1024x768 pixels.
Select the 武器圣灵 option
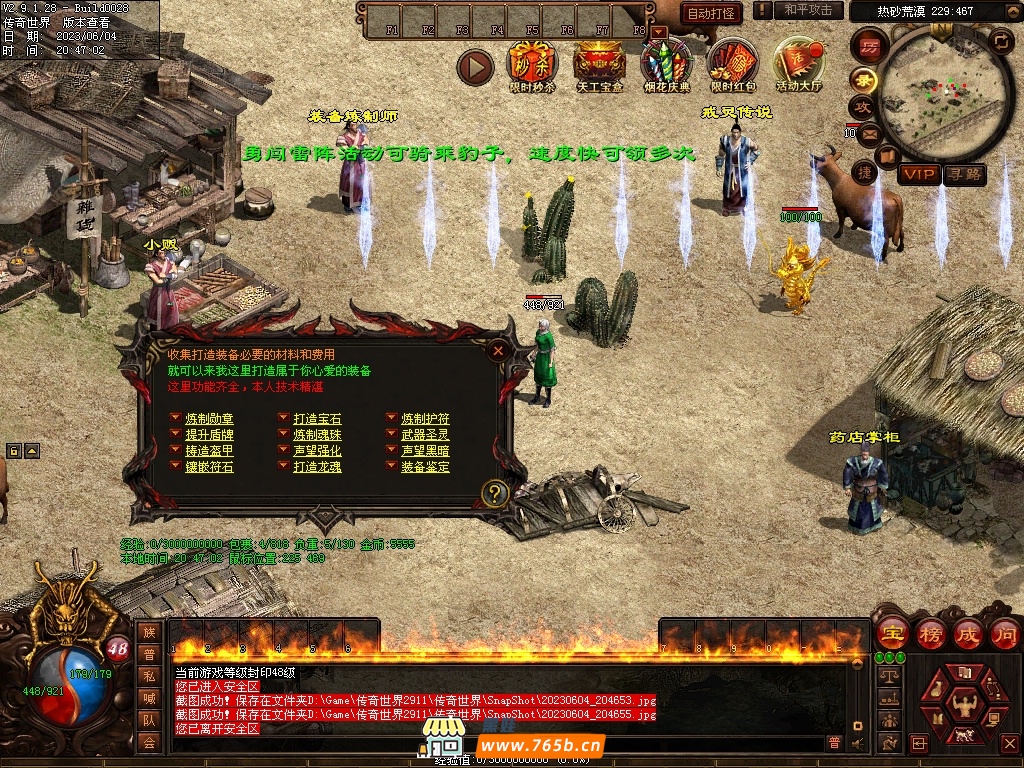pyautogui.click(x=425, y=435)
